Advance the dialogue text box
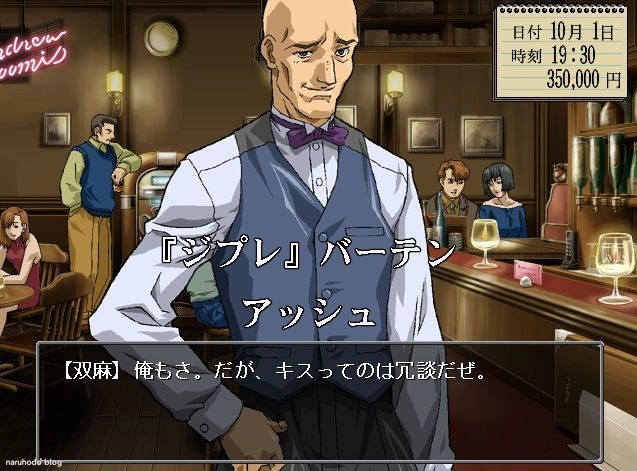 click(x=319, y=397)
